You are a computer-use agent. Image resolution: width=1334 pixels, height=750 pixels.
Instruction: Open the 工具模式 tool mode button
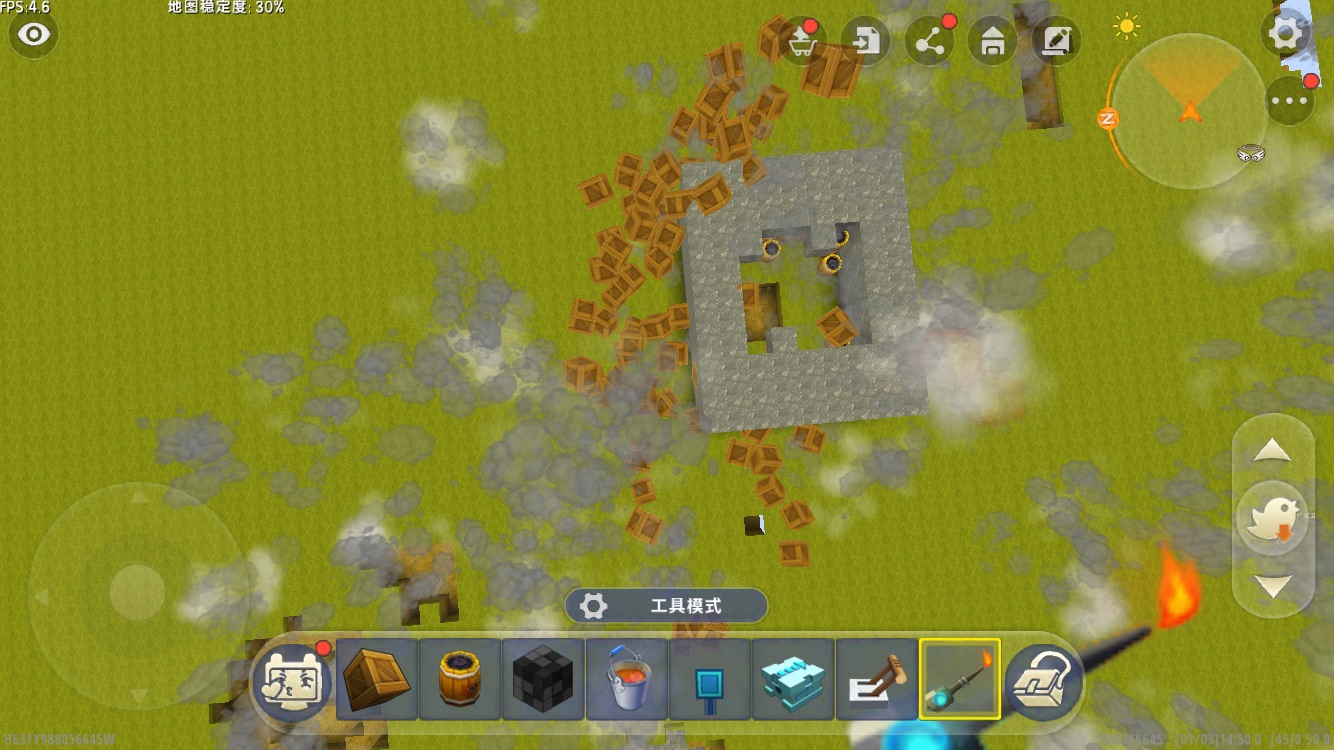pyautogui.click(x=666, y=606)
